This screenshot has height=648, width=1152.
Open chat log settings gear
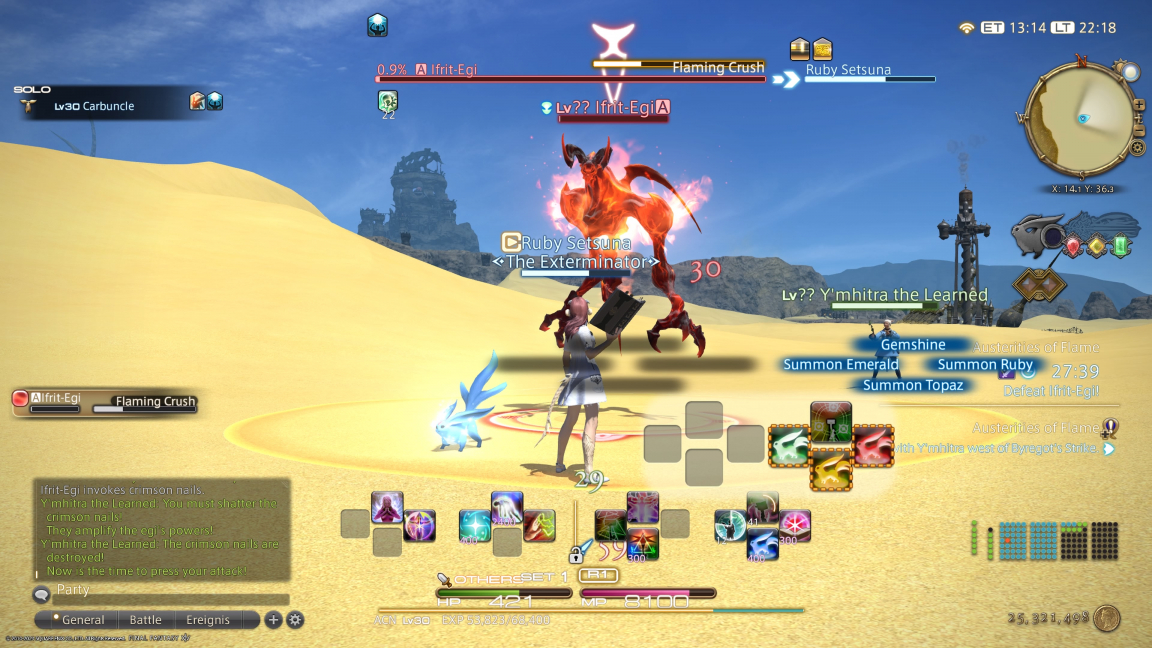tap(295, 620)
